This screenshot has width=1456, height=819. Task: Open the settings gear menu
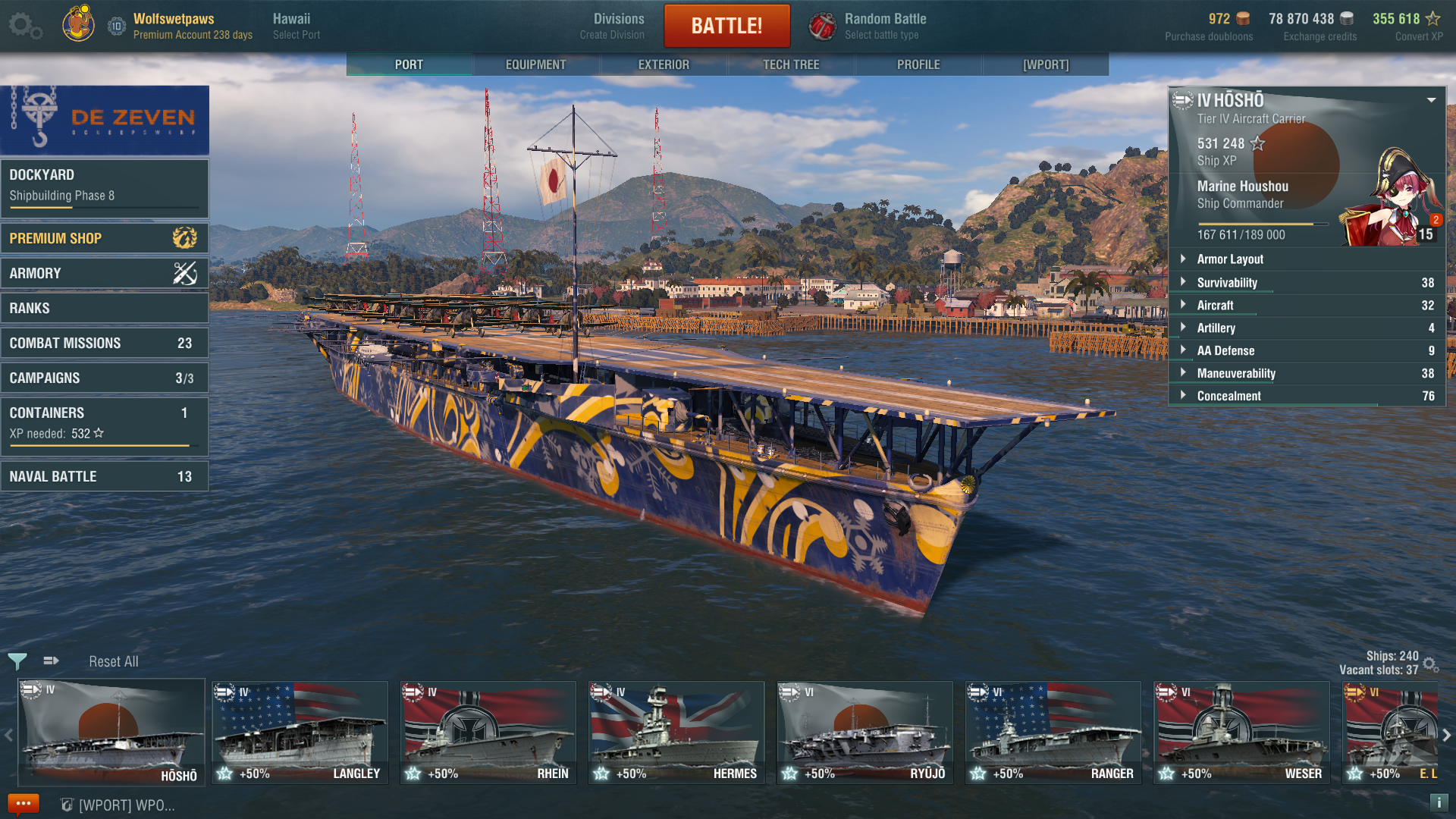[x=24, y=26]
